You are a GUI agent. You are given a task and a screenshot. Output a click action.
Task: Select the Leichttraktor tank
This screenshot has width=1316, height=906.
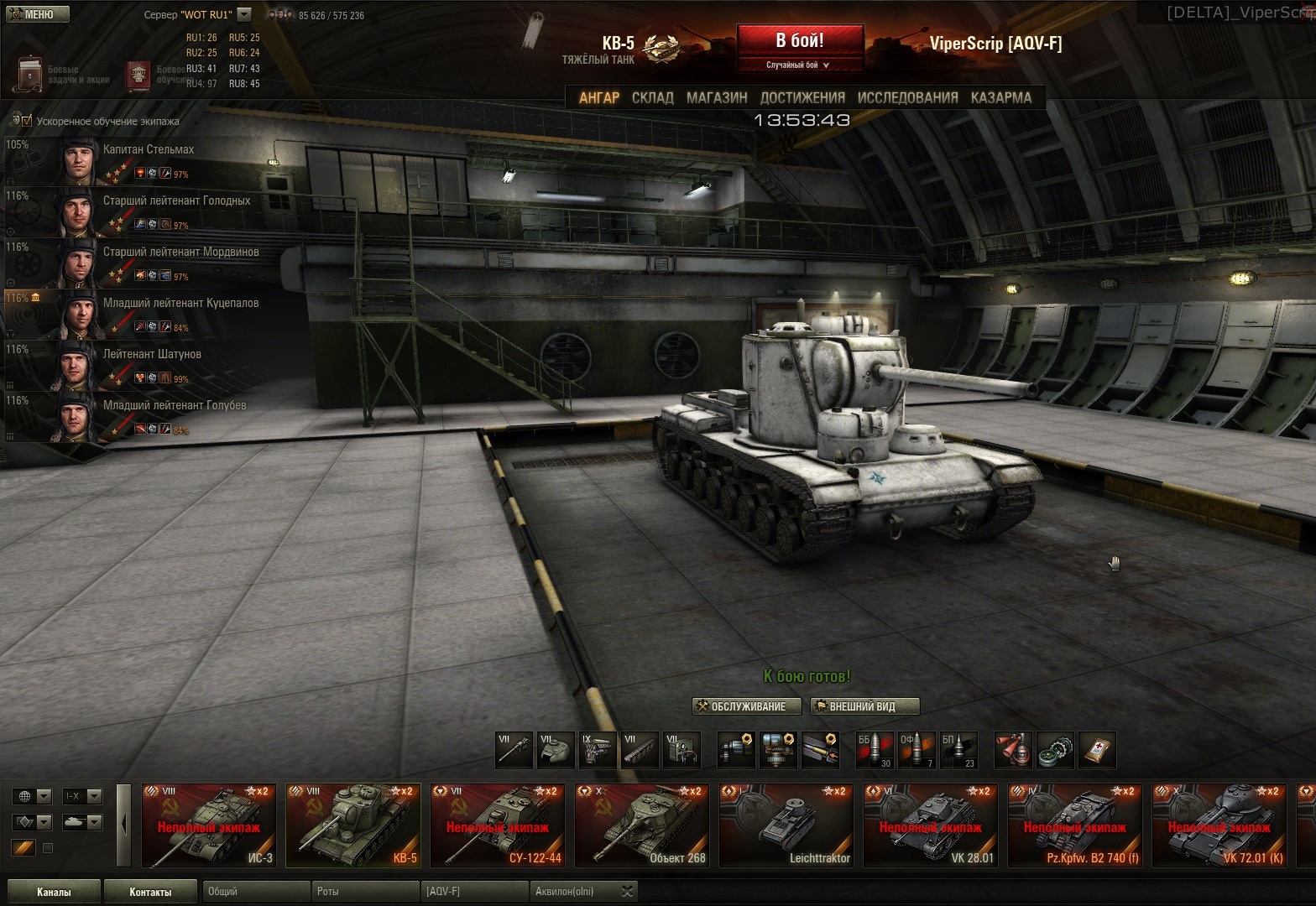(x=786, y=825)
